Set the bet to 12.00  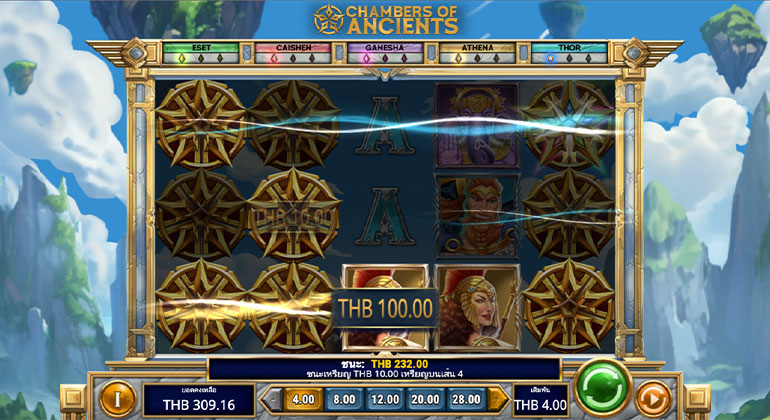384,398
